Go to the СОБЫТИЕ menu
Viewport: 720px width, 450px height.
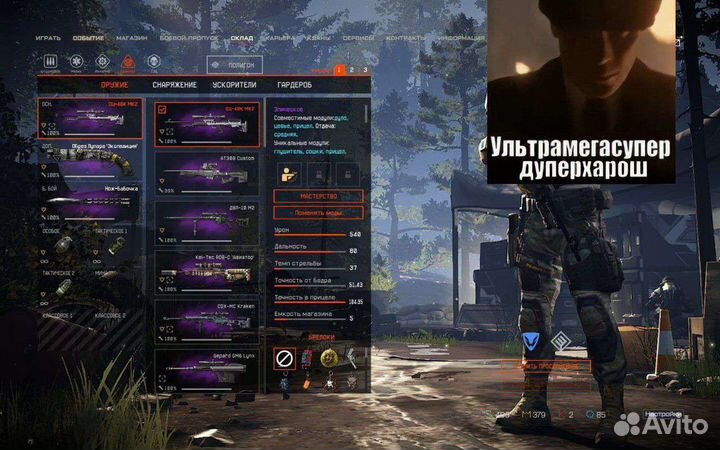coord(87,37)
